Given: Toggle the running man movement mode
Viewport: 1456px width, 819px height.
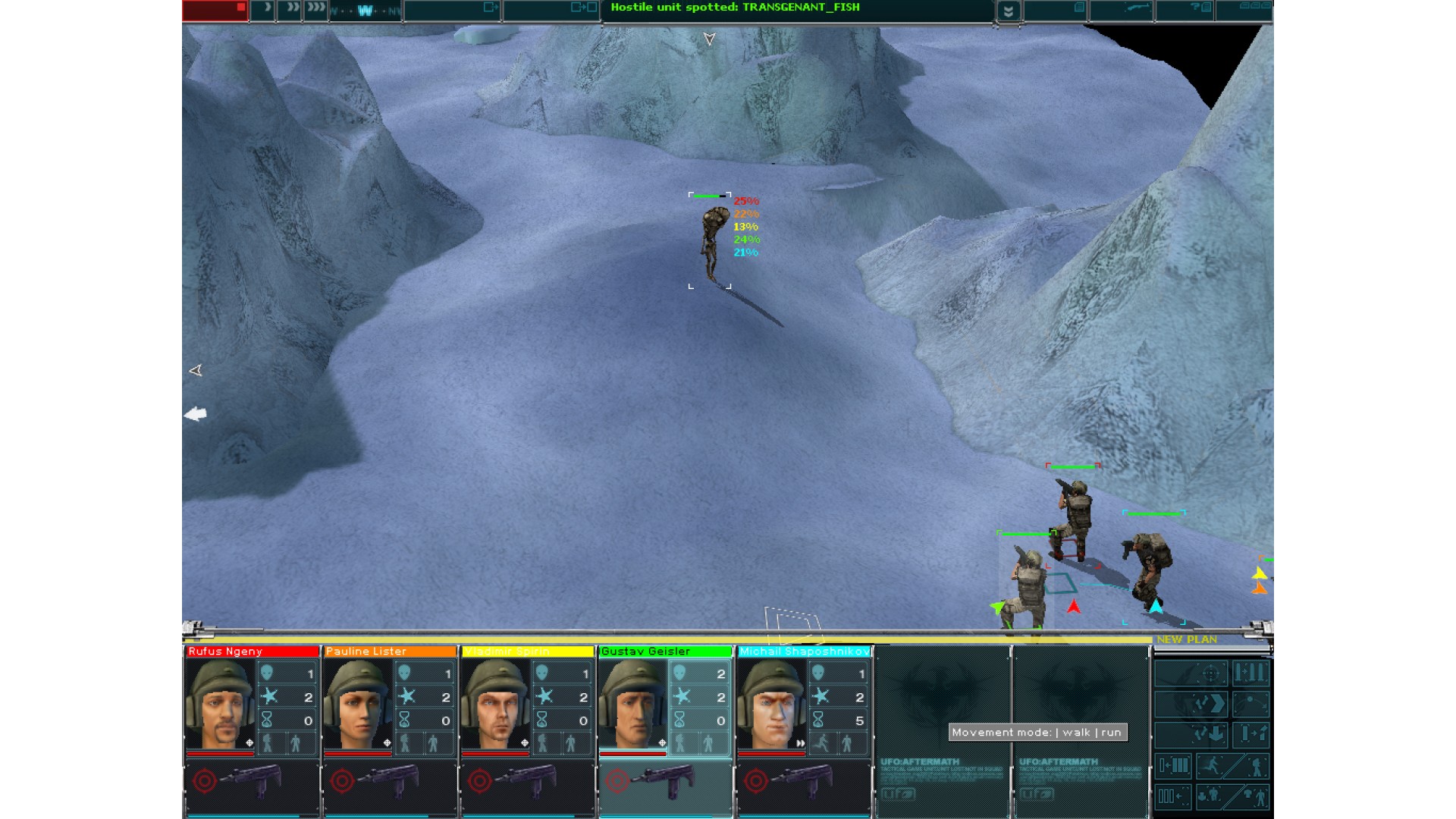Looking at the screenshot, I should (x=1211, y=766).
